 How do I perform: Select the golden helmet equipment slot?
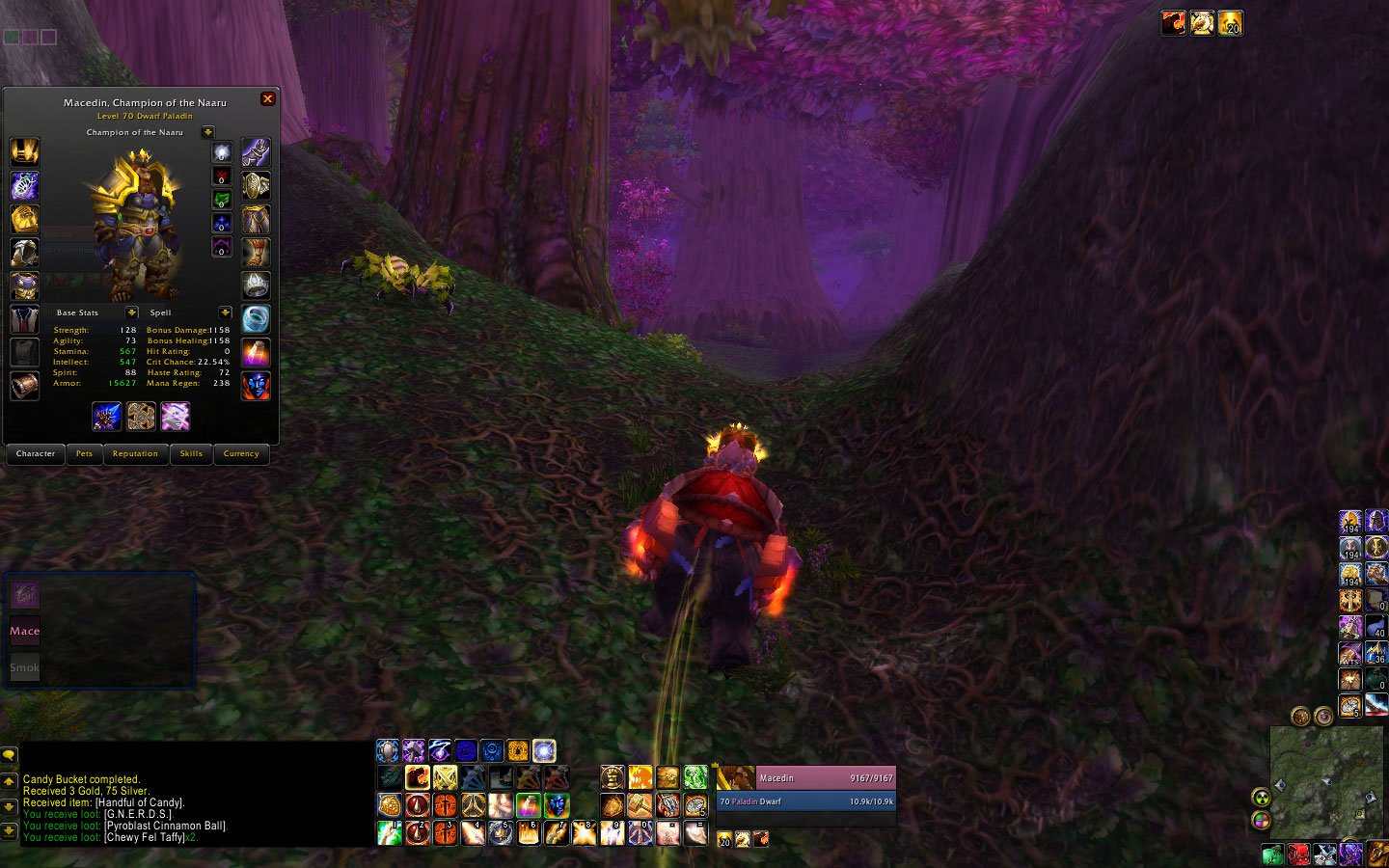pos(24,151)
